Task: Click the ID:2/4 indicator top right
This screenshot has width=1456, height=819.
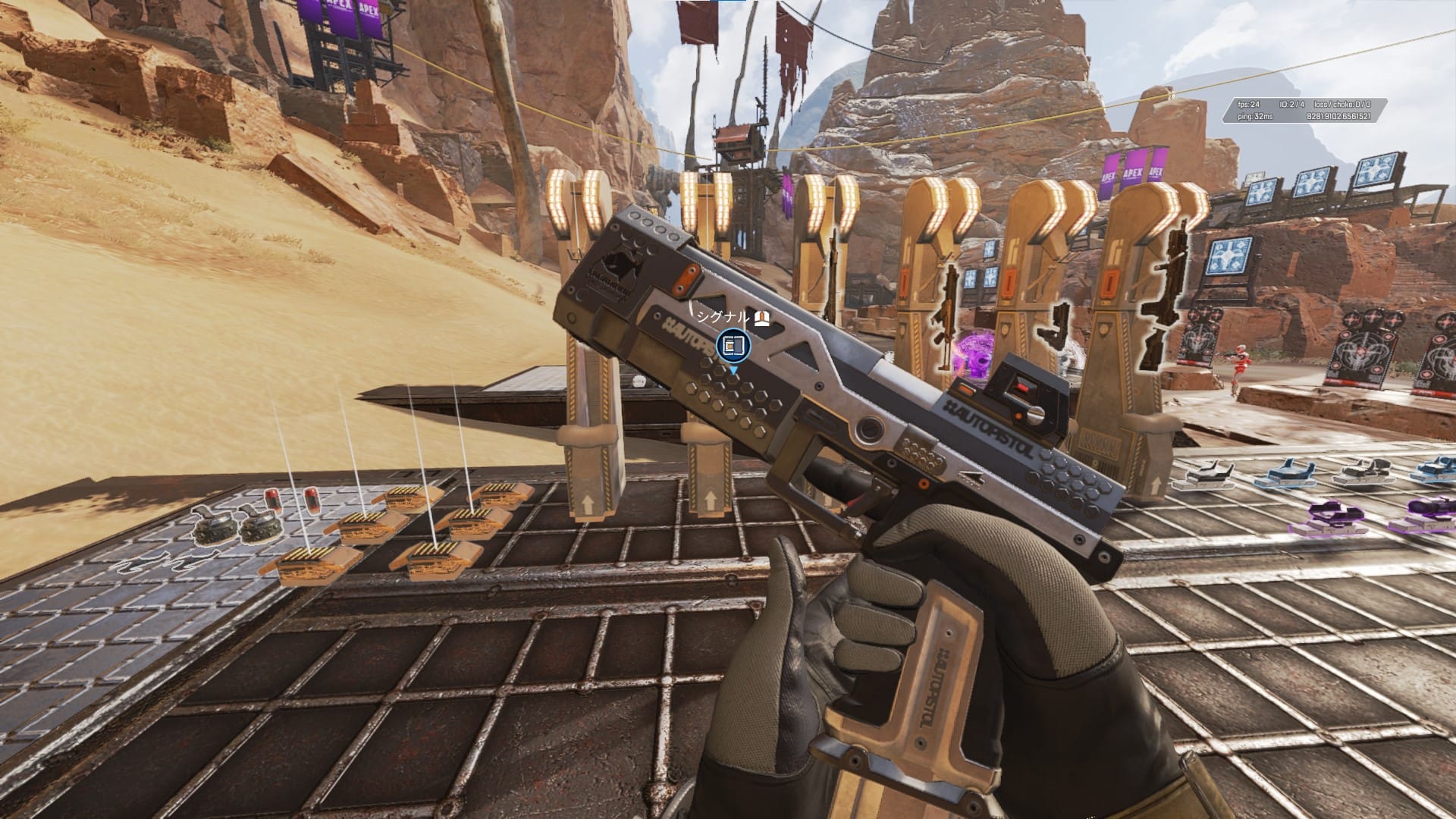Action: click(x=1291, y=105)
